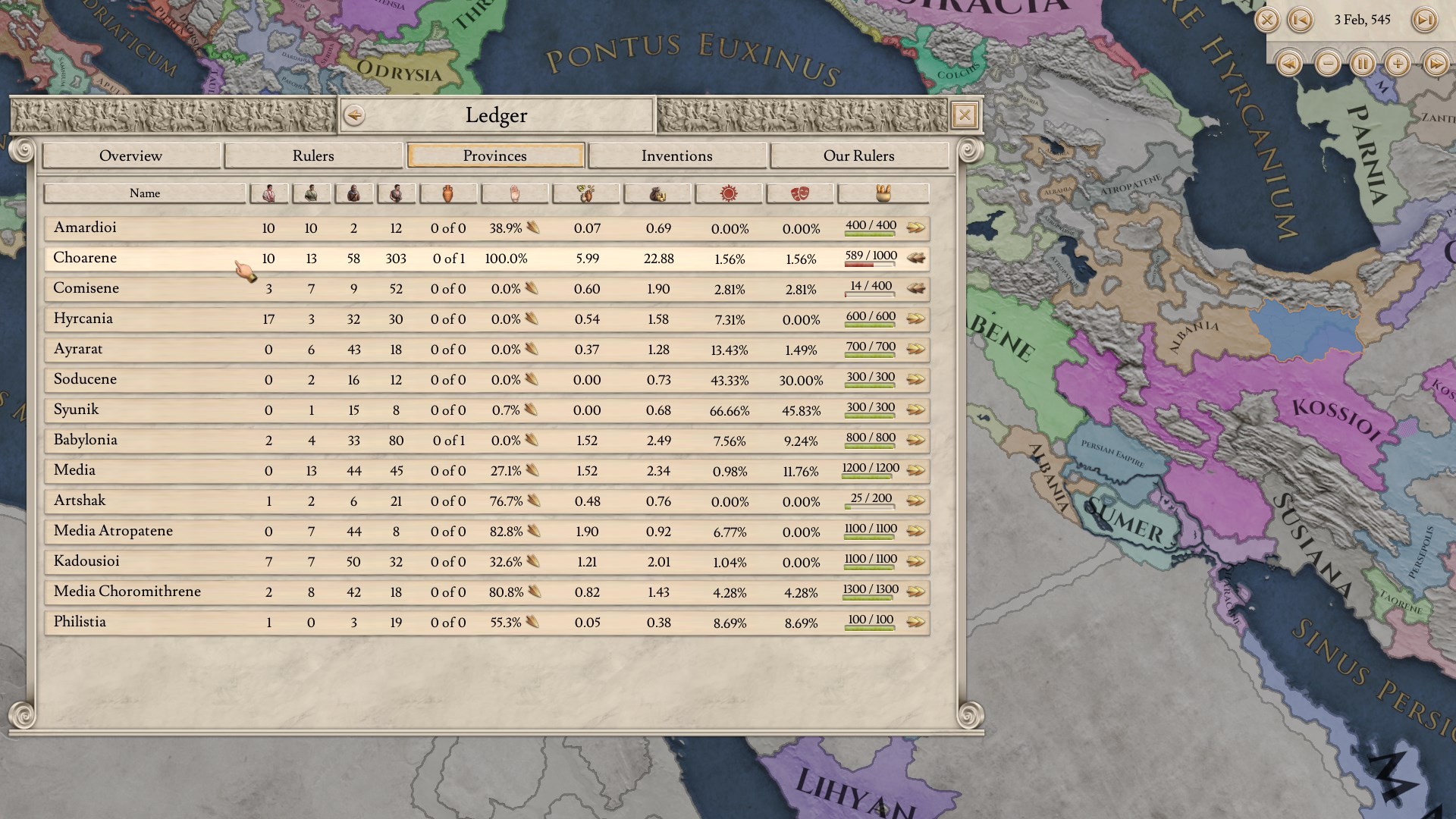Select the Provinces tab

495,155
